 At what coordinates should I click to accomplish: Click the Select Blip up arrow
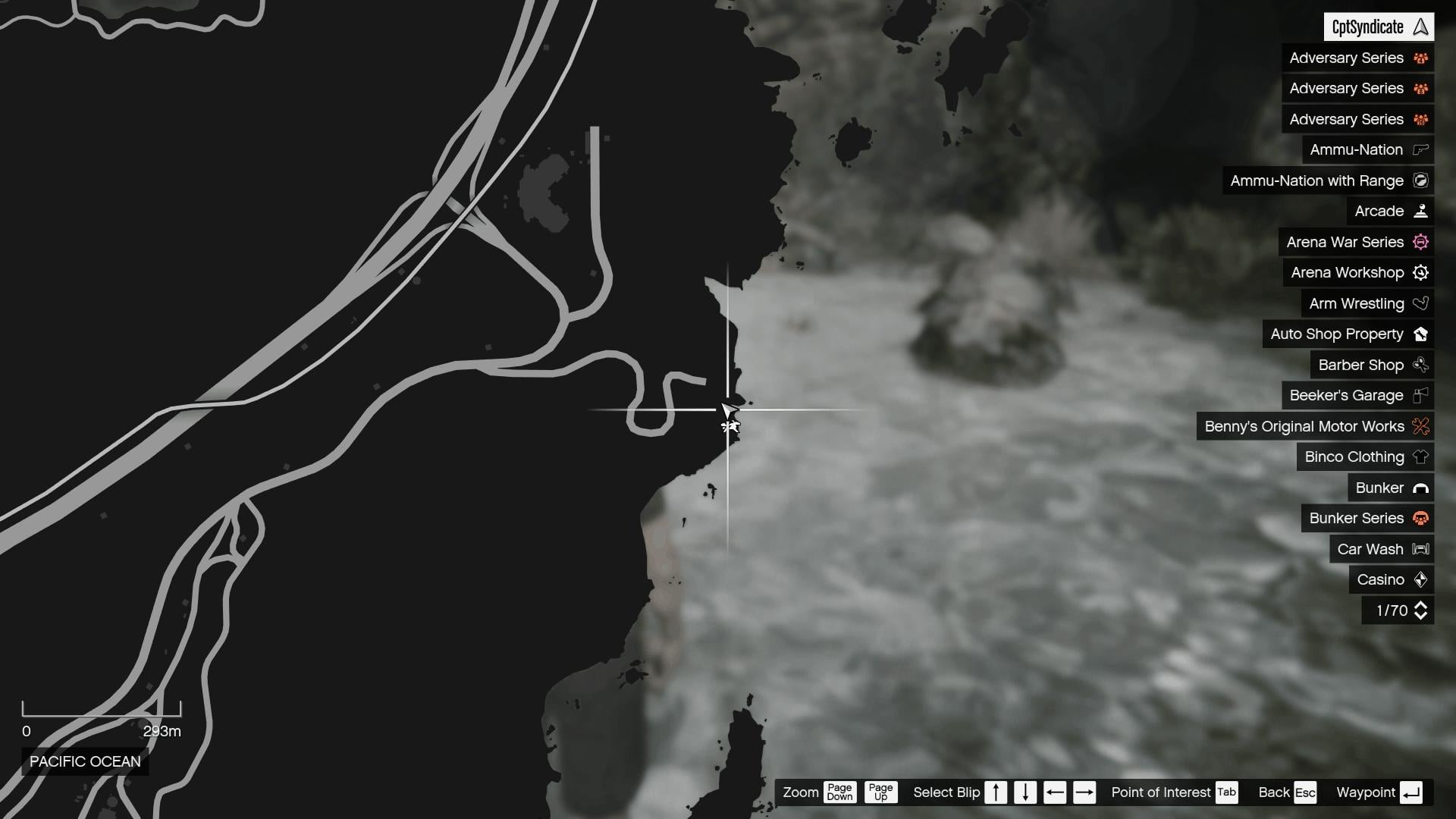[x=997, y=792]
